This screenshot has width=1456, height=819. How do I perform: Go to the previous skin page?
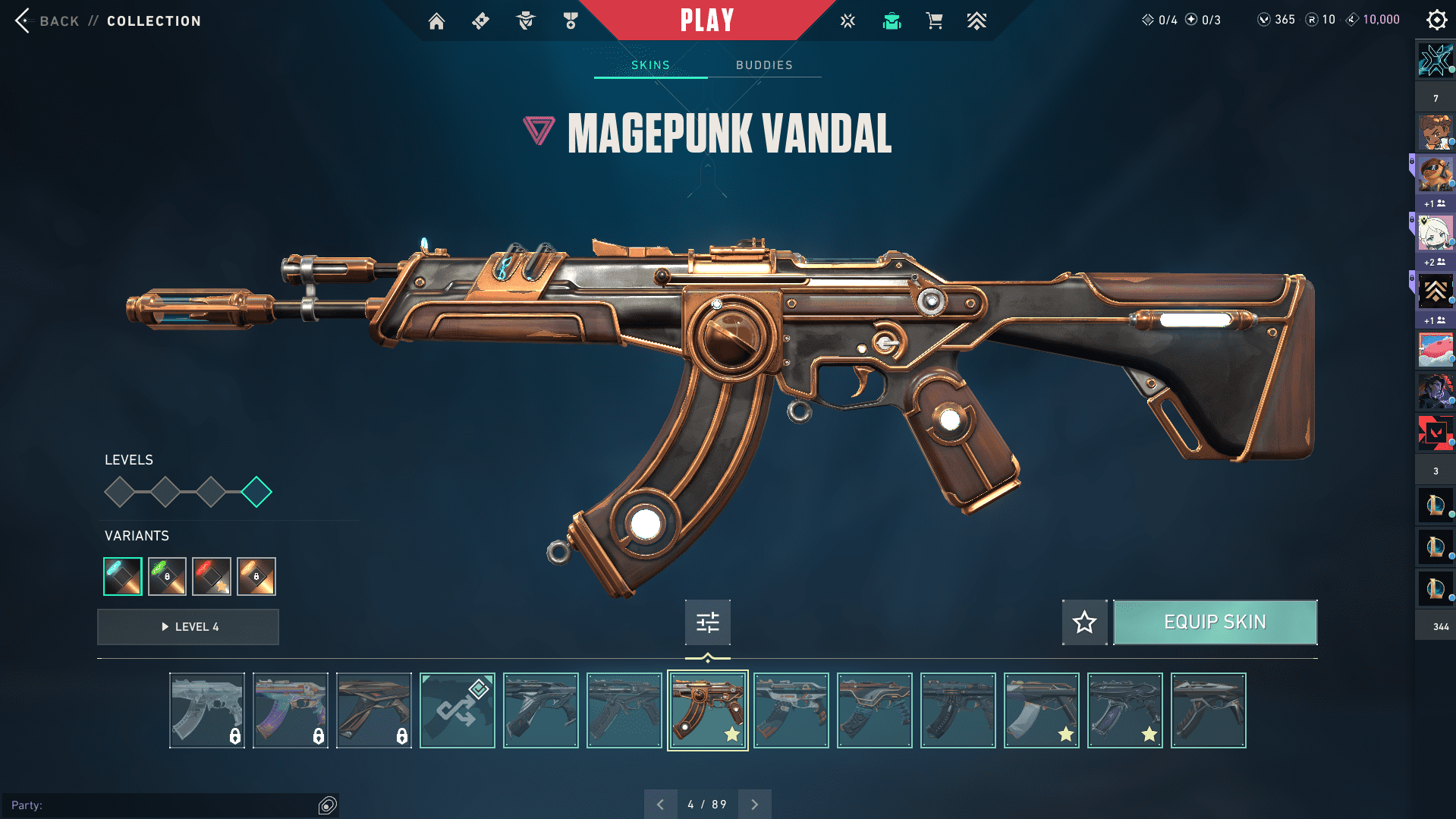pyautogui.click(x=660, y=805)
